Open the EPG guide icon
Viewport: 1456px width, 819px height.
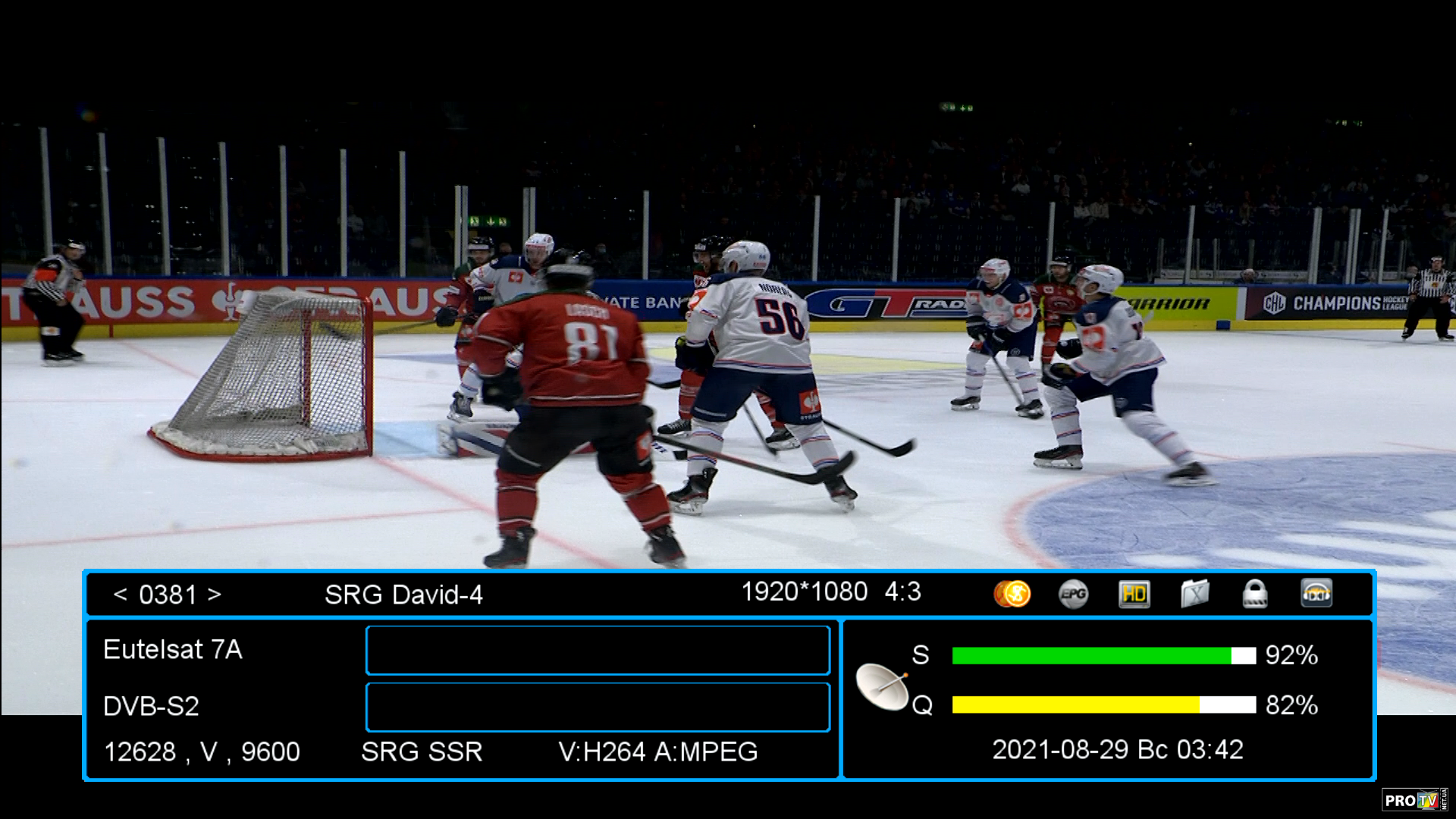1073,594
